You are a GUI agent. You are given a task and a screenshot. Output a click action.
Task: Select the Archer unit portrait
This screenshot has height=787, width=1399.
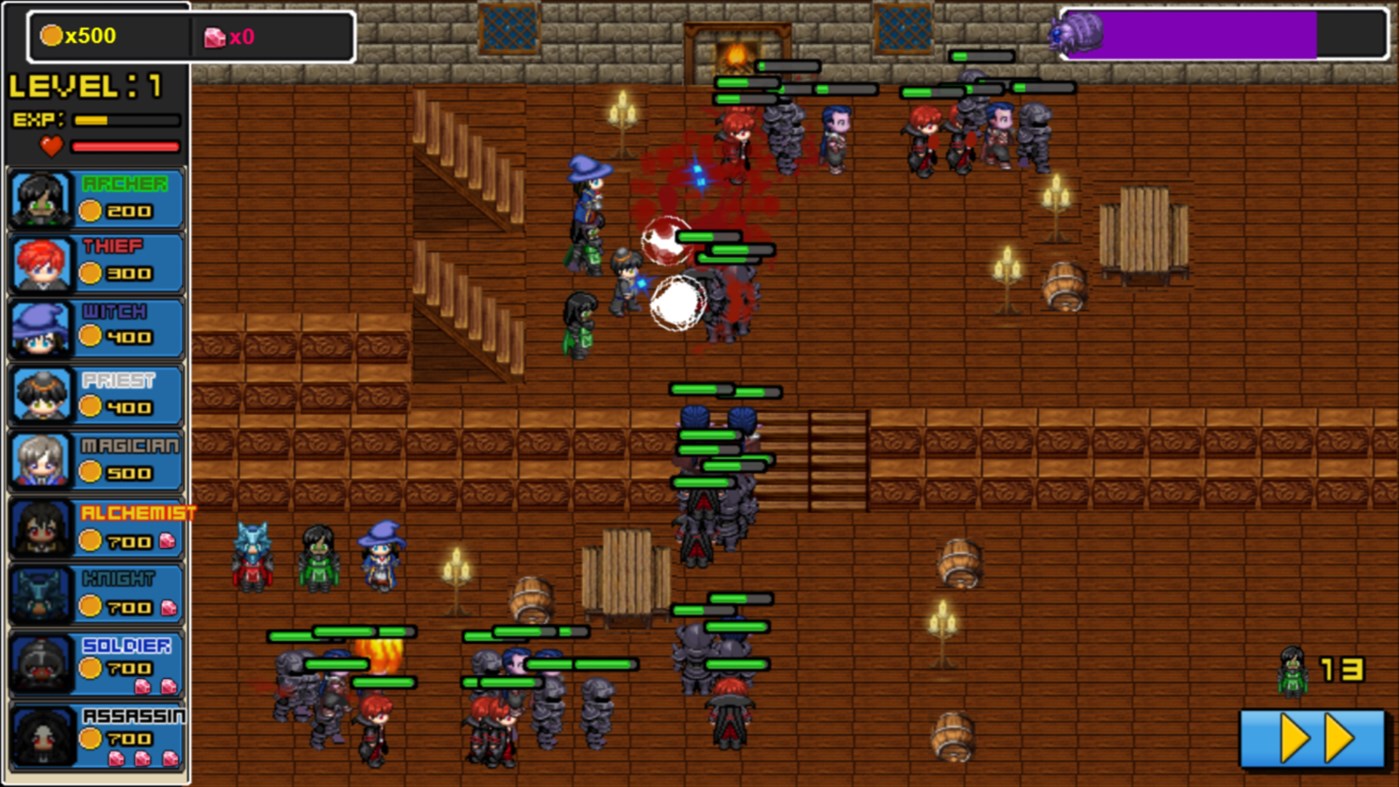(x=40, y=196)
